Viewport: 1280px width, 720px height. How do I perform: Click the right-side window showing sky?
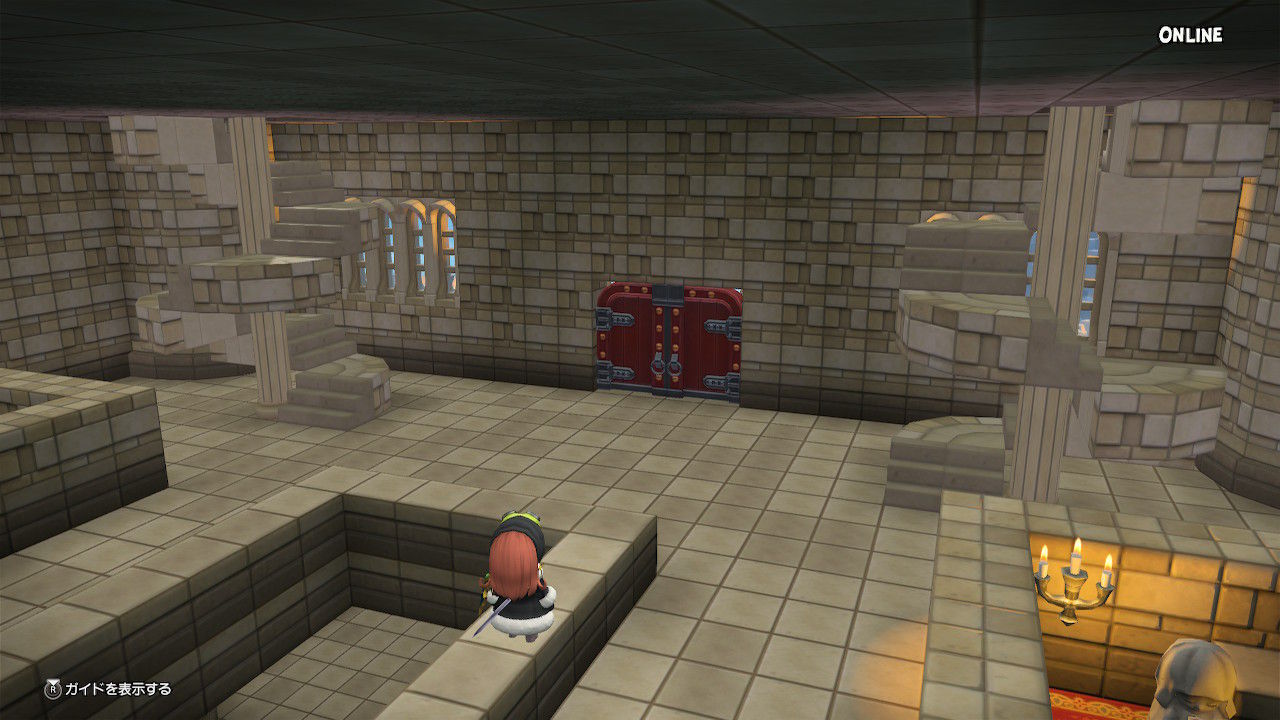tap(1090, 275)
